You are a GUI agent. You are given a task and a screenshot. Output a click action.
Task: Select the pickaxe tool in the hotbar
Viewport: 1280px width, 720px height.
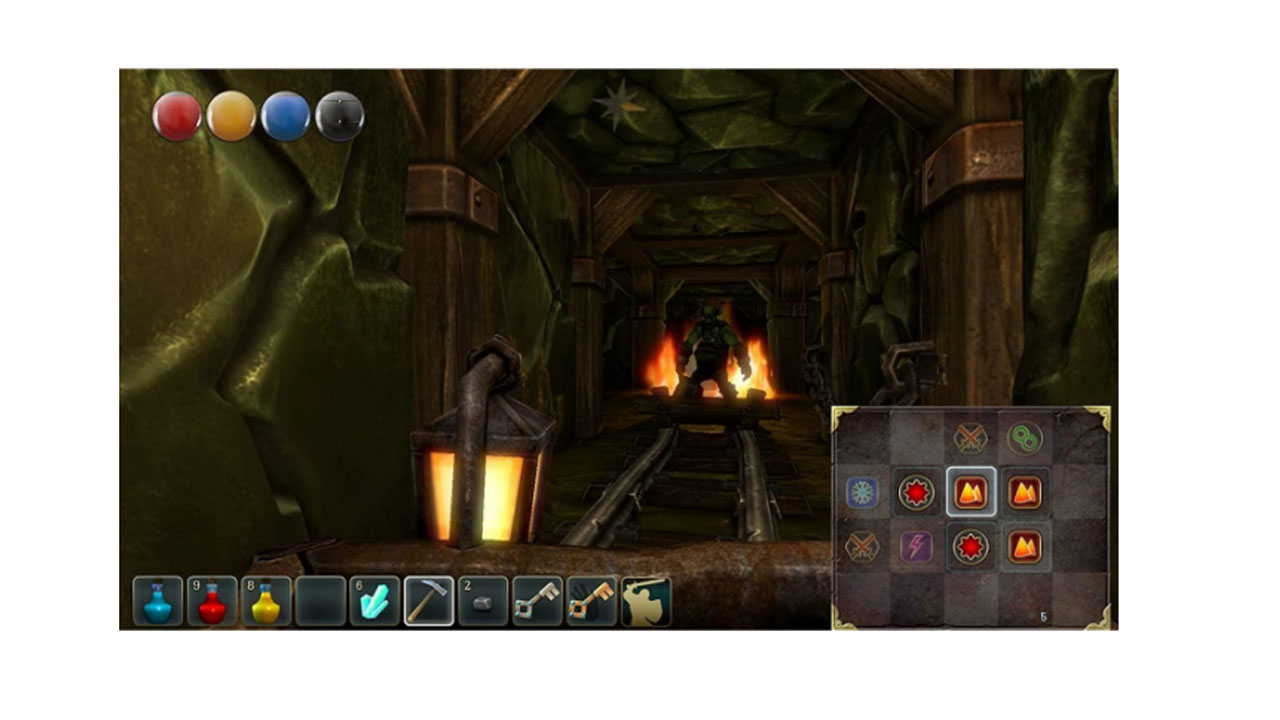(x=426, y=600)
